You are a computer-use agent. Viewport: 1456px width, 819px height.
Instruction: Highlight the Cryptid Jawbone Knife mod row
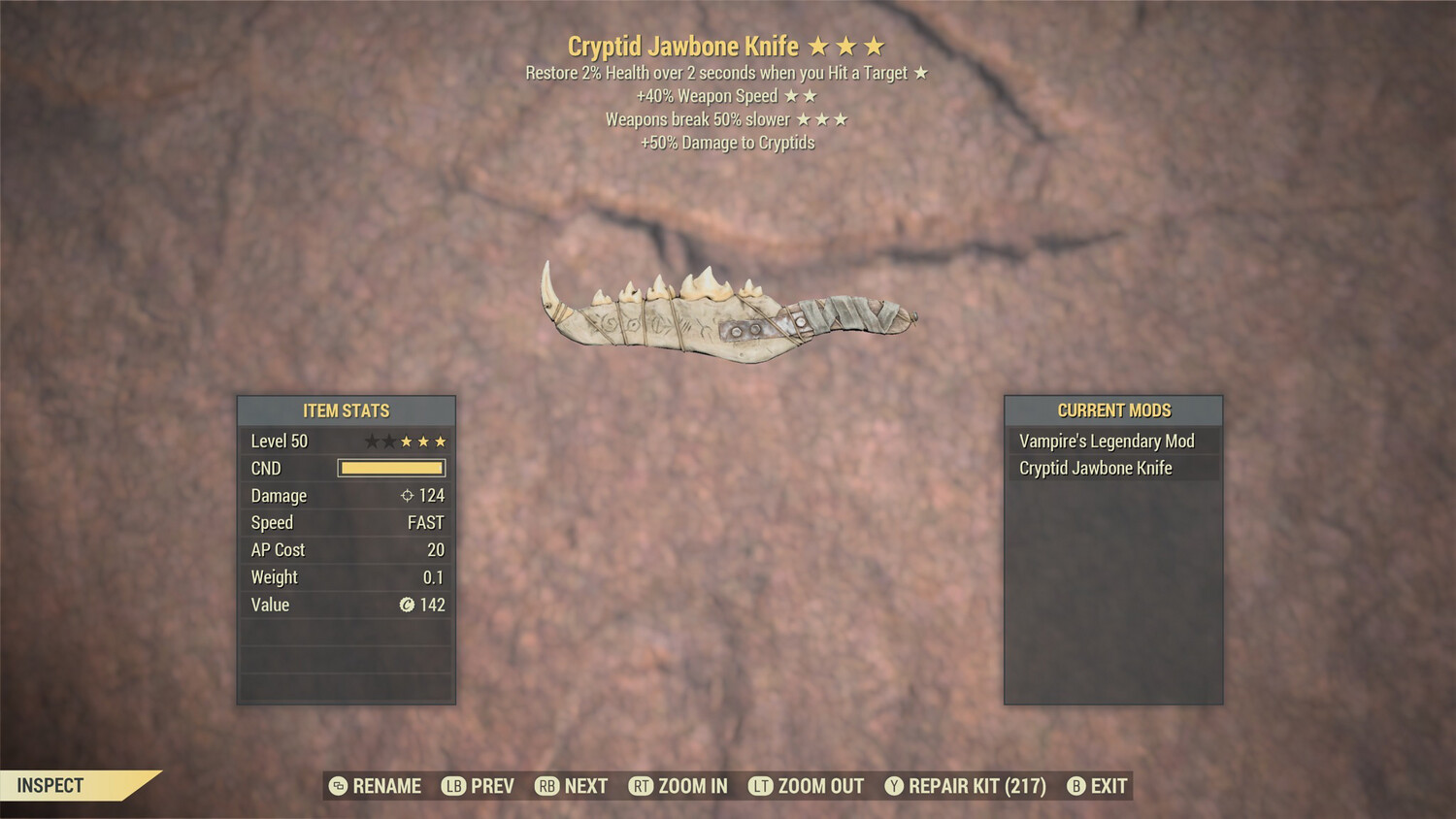[x=1096, y=469]
